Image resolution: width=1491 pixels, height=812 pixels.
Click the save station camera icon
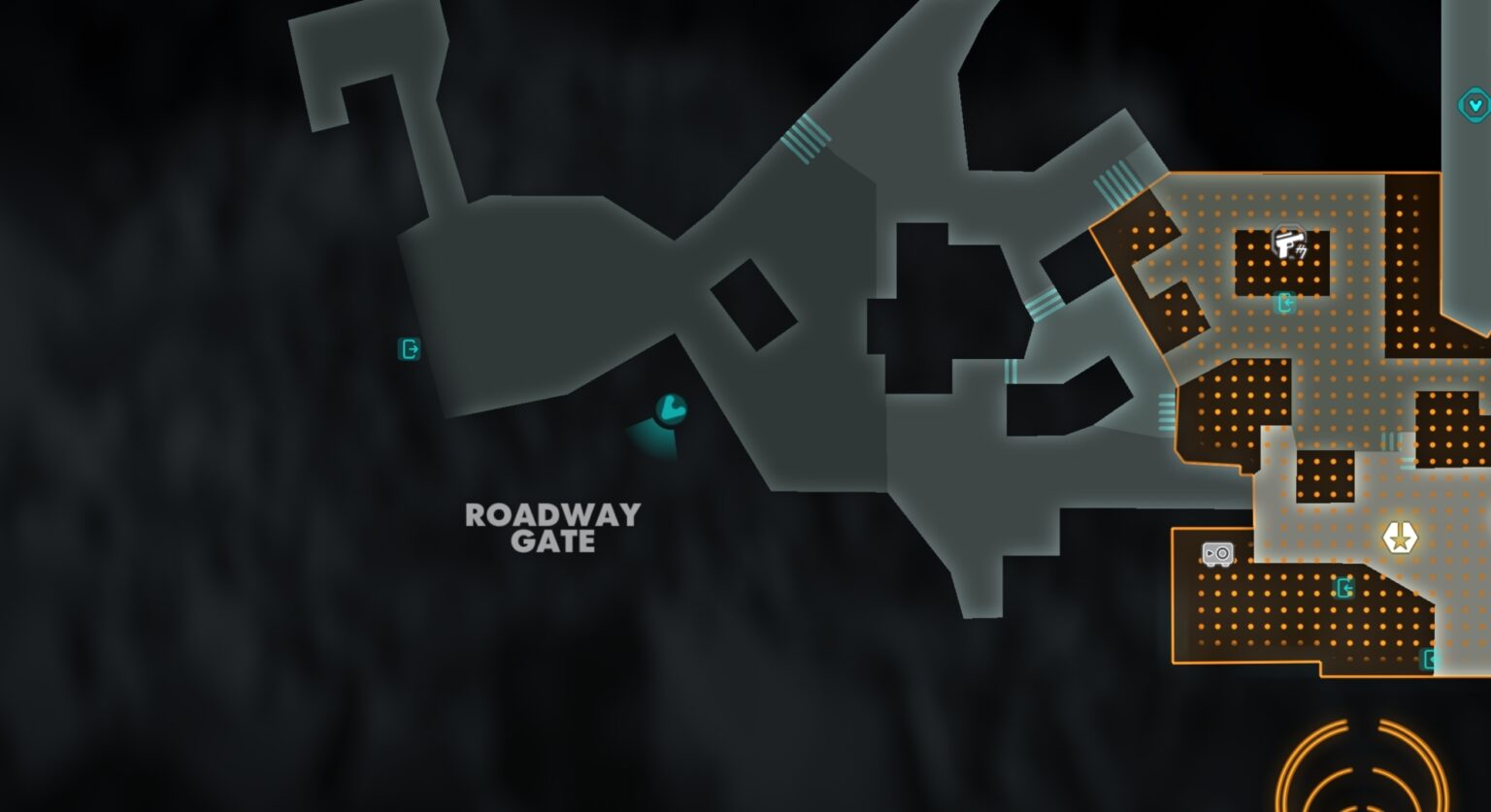(x=1215, y=554)
